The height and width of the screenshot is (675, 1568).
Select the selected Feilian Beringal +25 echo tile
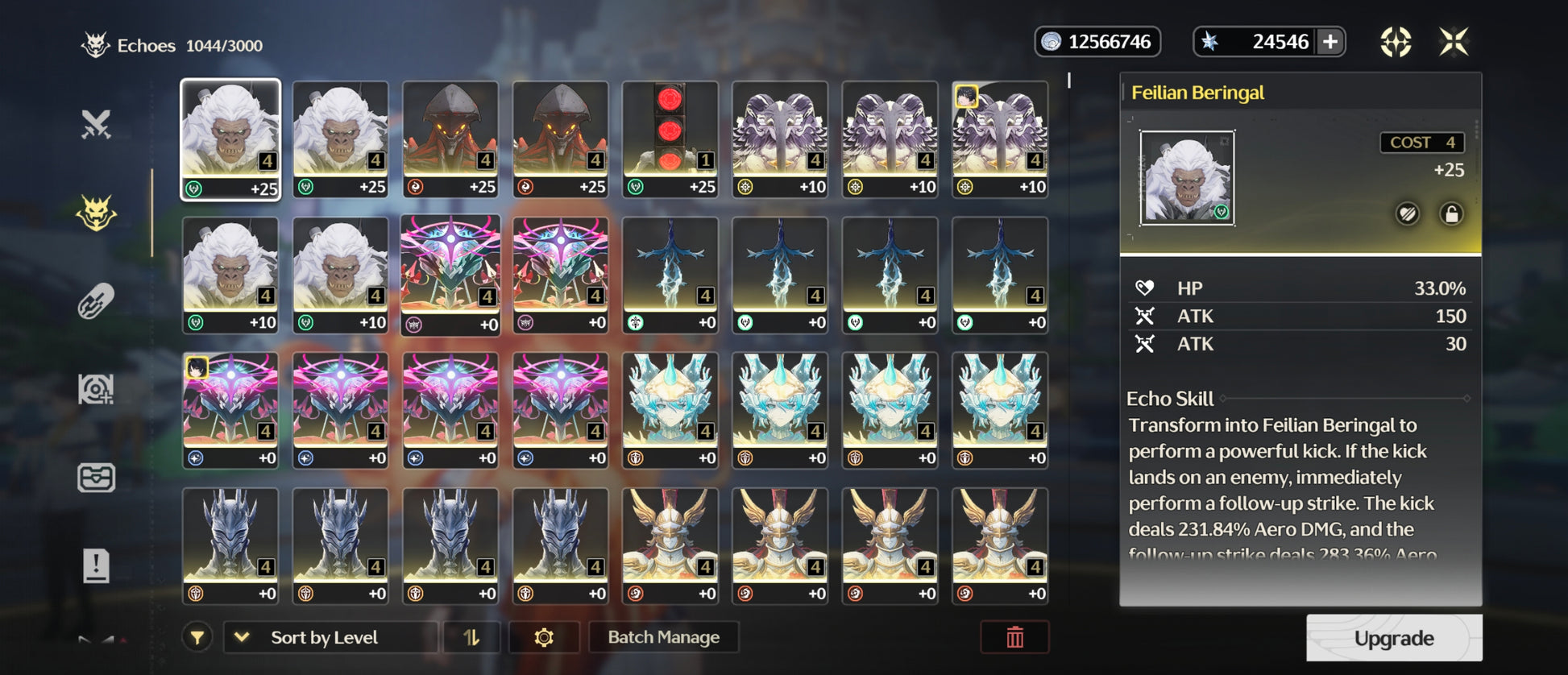230,139
